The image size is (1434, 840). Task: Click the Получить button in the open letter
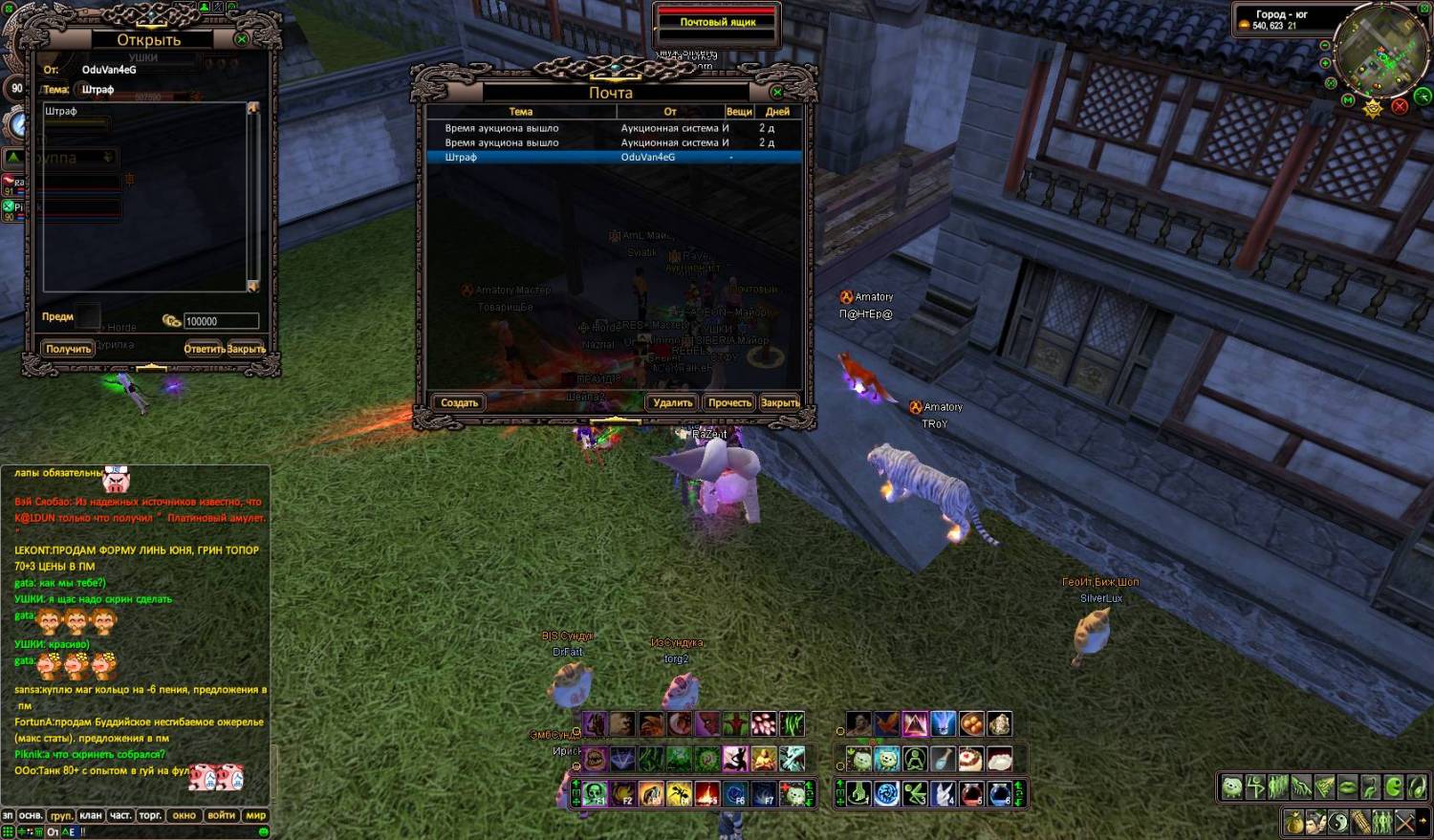coord(68,349)
